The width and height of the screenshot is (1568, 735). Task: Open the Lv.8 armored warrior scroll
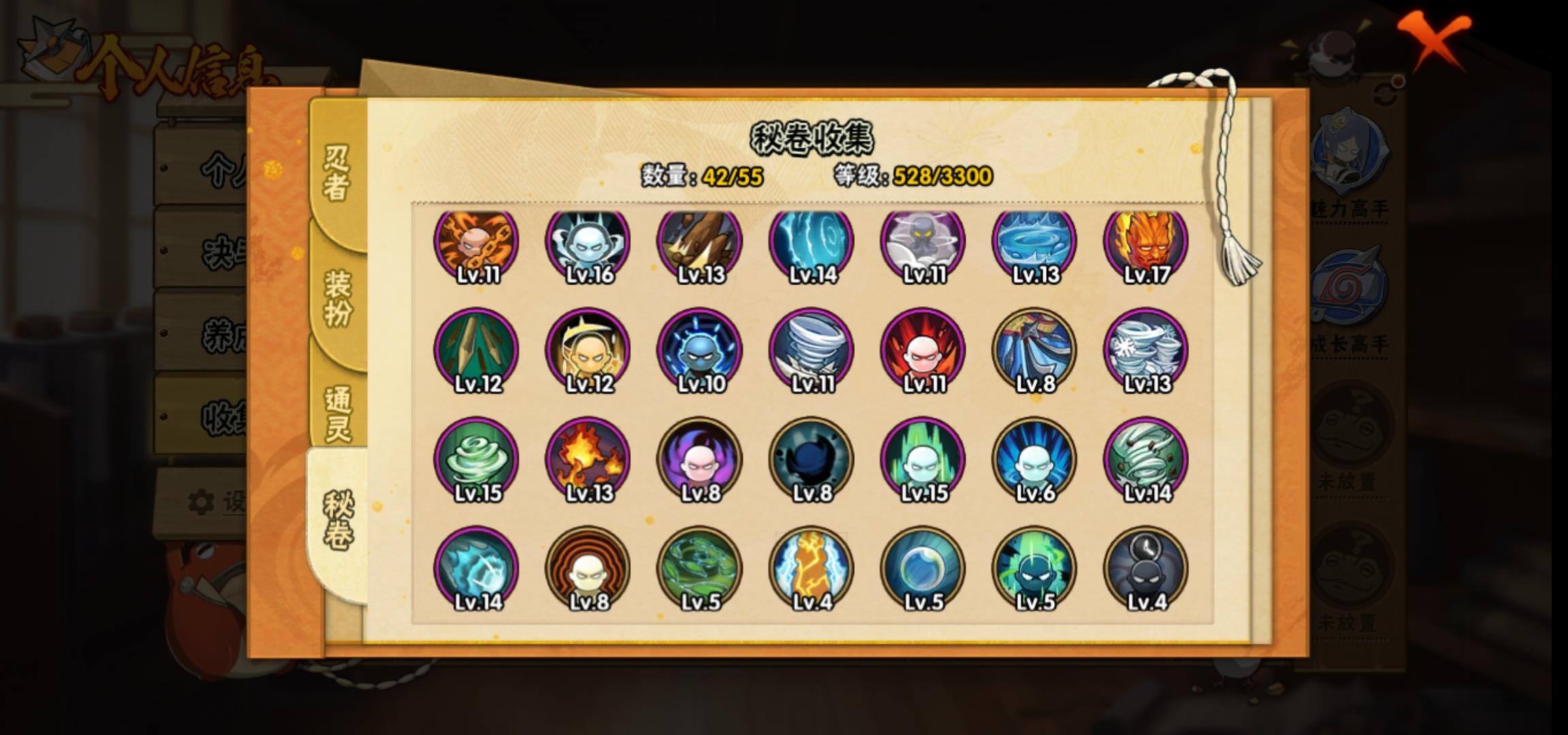(x=1034, y=350)
